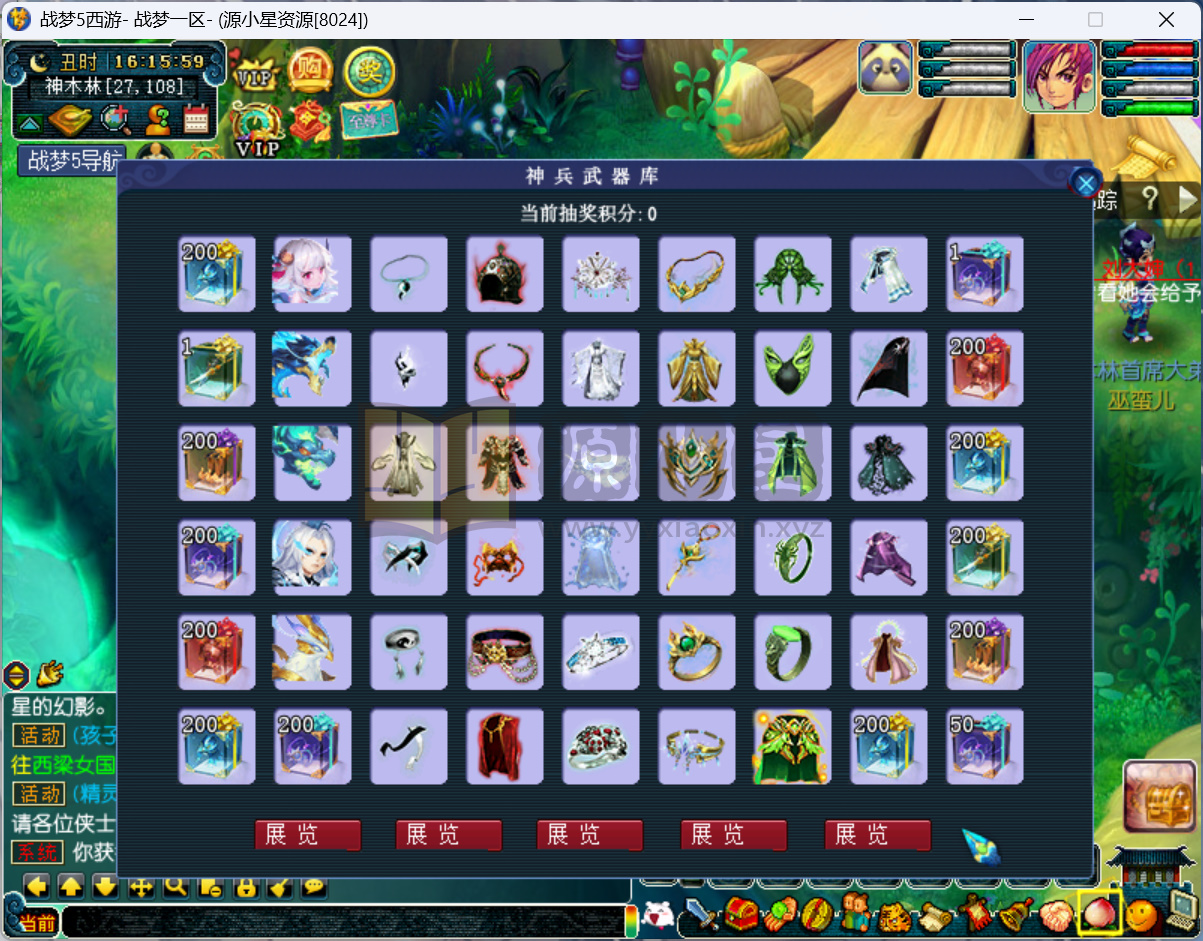Viewport: 1203px width, 941px height.
Task: Click the blue crystal icon beside 展览 buttons
Action: [980, 846]
